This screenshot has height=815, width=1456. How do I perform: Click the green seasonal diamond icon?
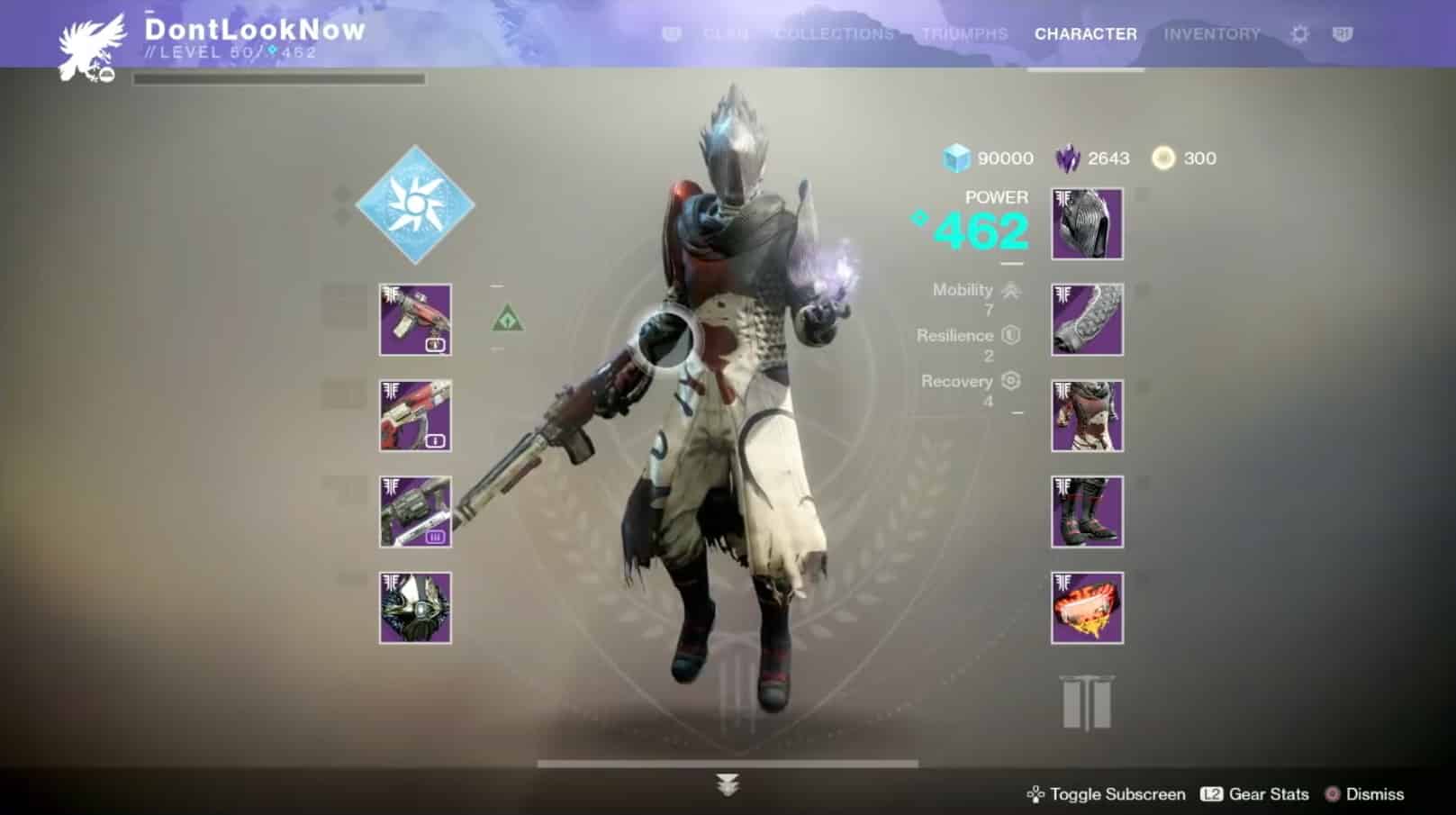point(508,319)
